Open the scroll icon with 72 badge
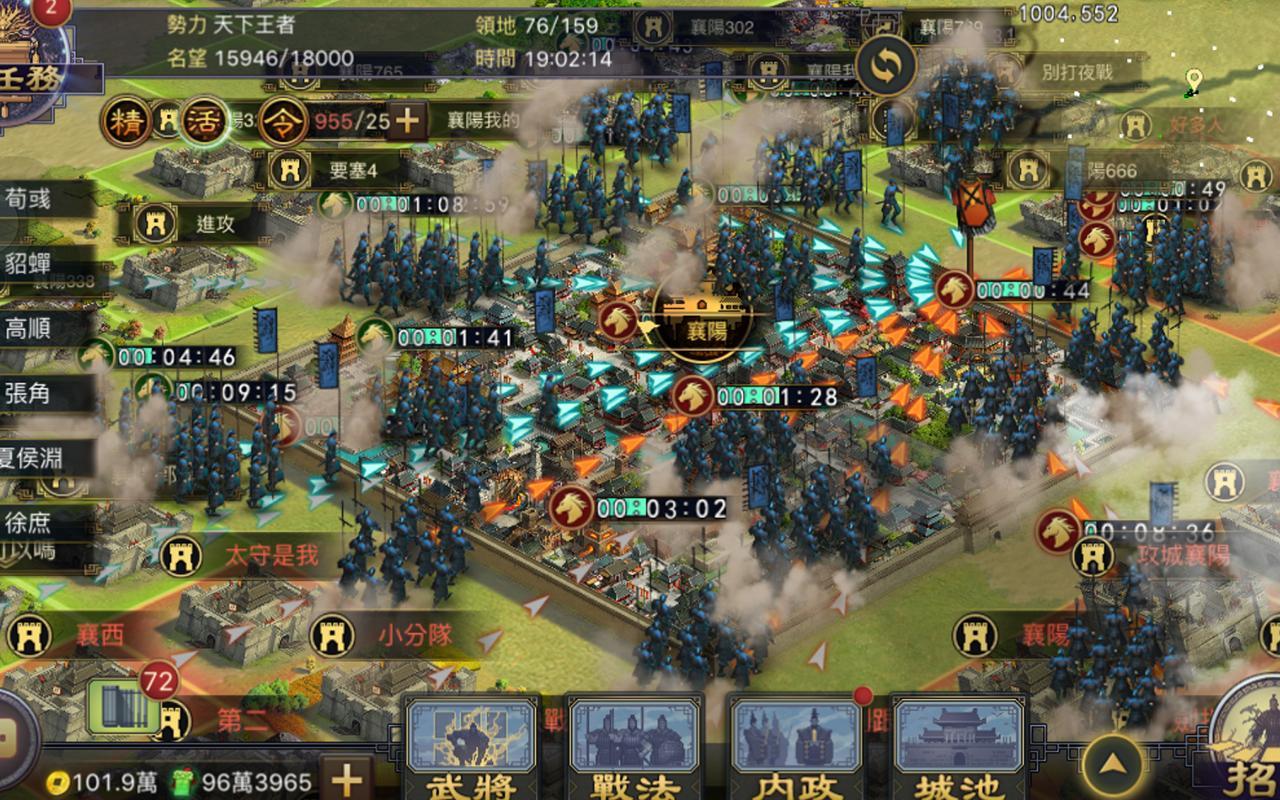This screenshot has height=800, width=1280. tap(125, 706)
